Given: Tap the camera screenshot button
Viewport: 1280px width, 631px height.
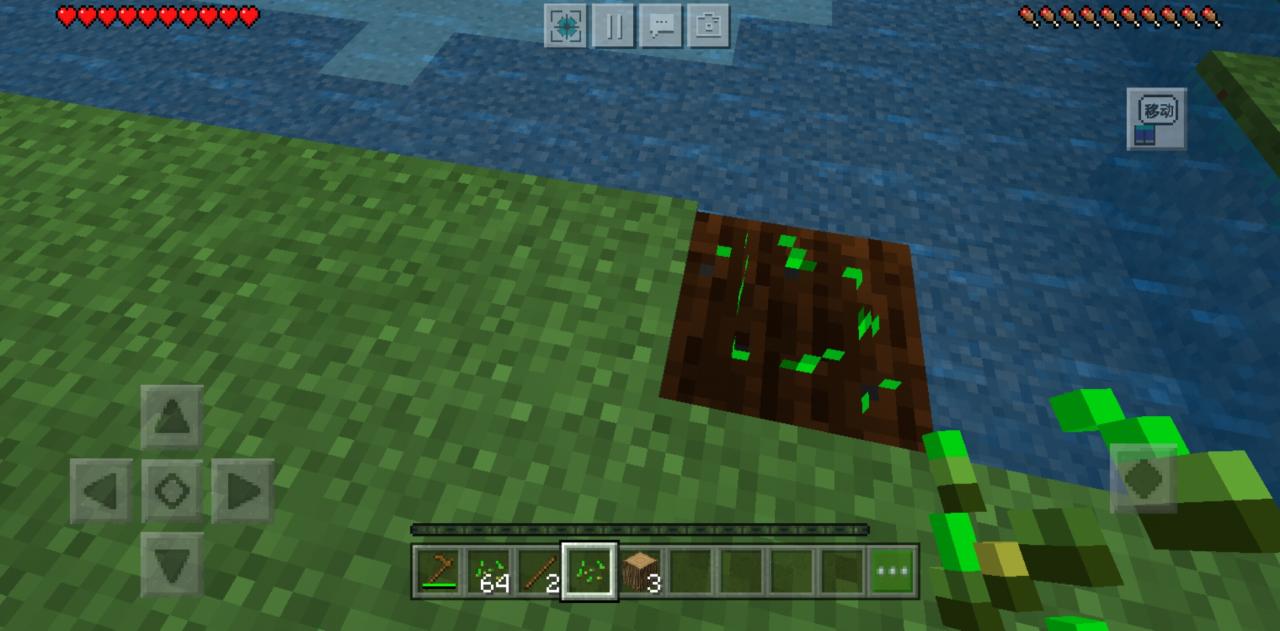Looking at the screenshot, I should (x=709, y=26).
